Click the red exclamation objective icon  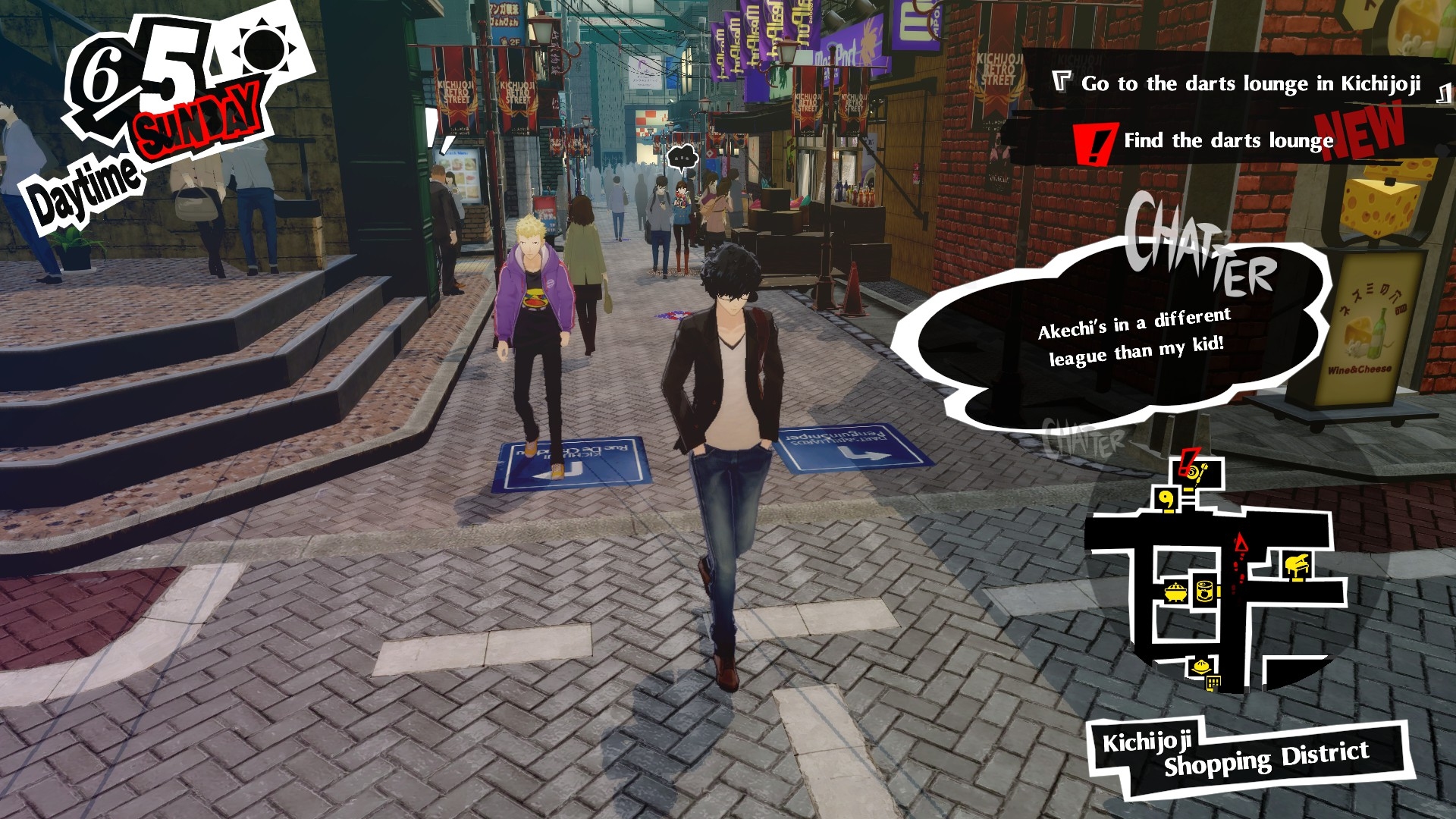tap(1094, 144)
